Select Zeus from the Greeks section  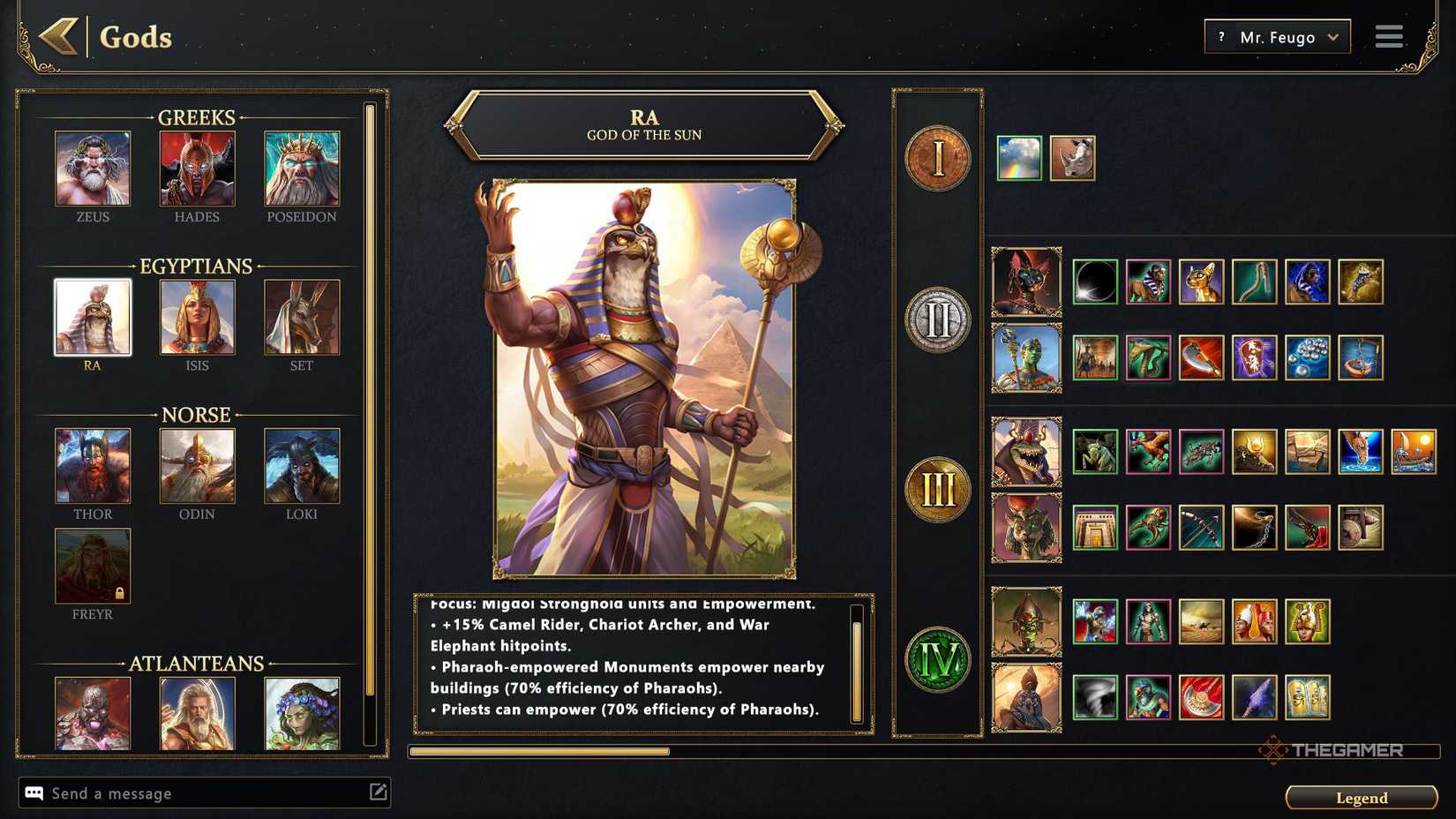coord(93,168)
